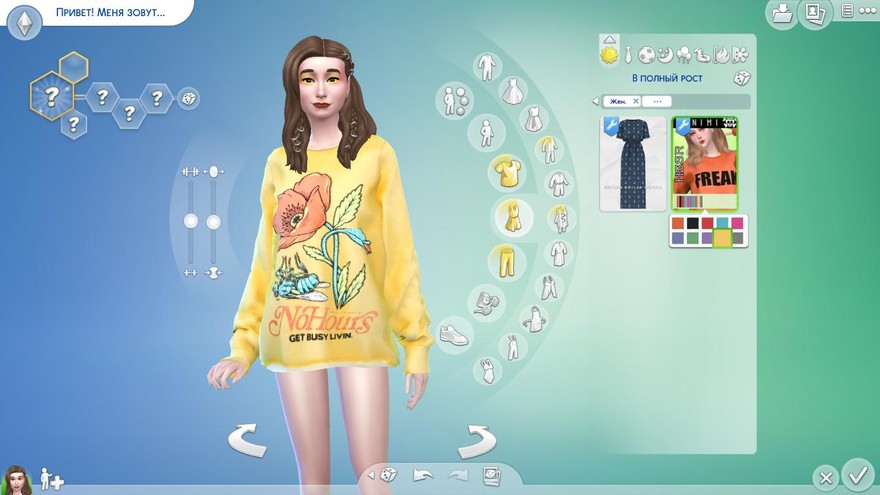Rotate the Sim with the left arrow

247,439
